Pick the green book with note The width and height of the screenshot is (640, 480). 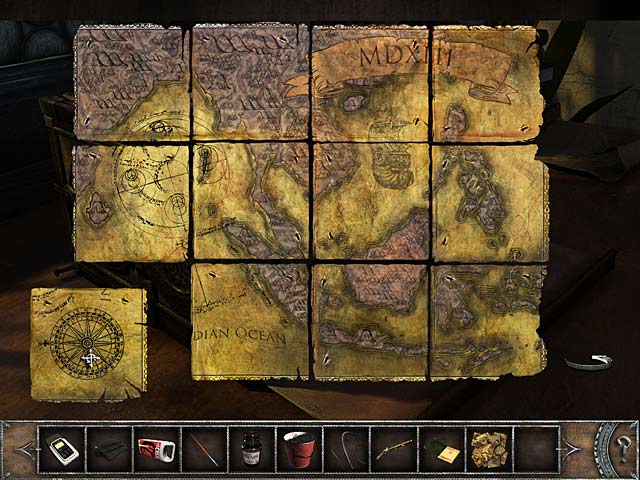pyautogui.click(x=441, y=447)
